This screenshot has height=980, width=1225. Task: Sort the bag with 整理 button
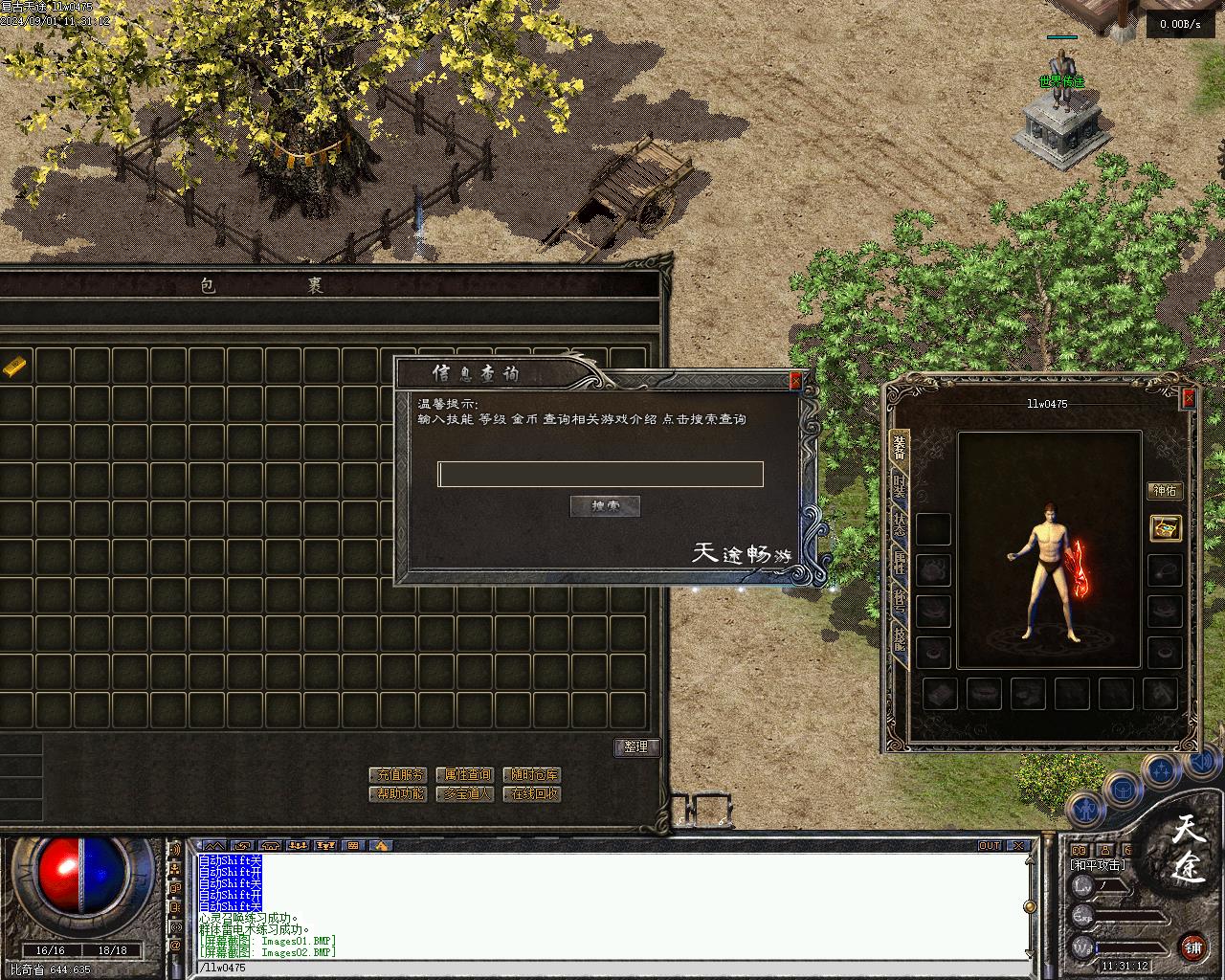click(x=636, y=747)
